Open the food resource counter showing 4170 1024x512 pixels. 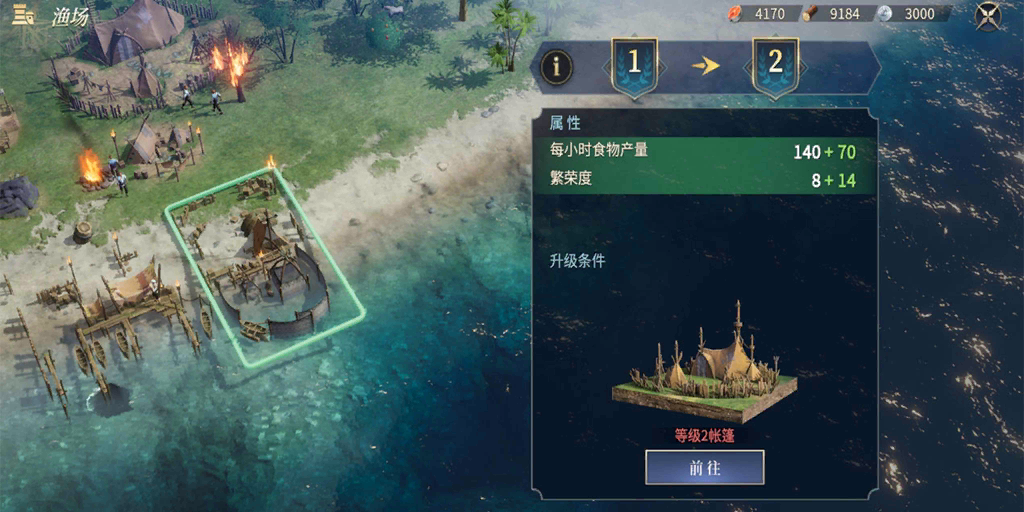pyautogui.click(x=761, y=14)
